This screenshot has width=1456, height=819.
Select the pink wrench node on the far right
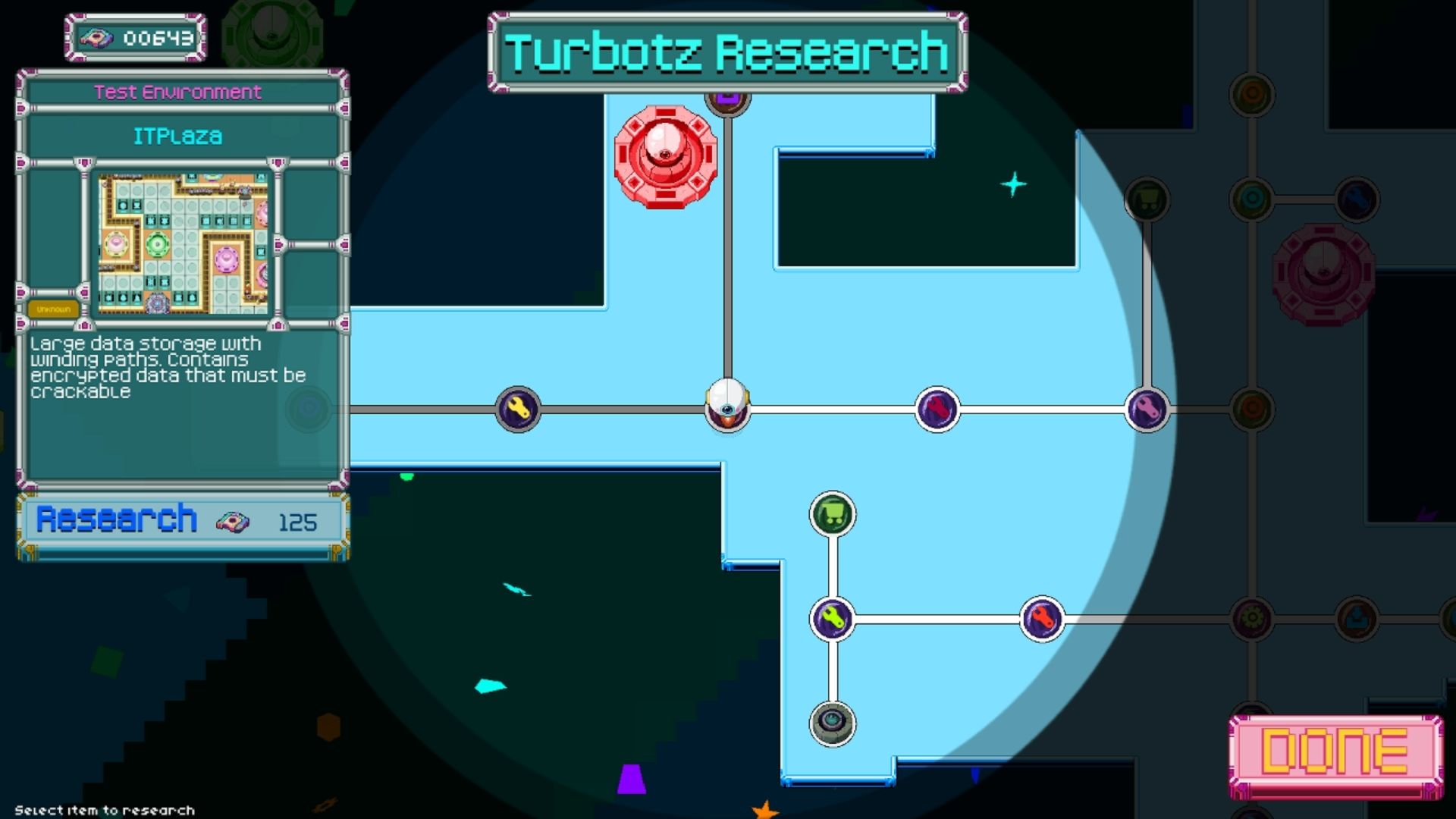[1147, 409]
